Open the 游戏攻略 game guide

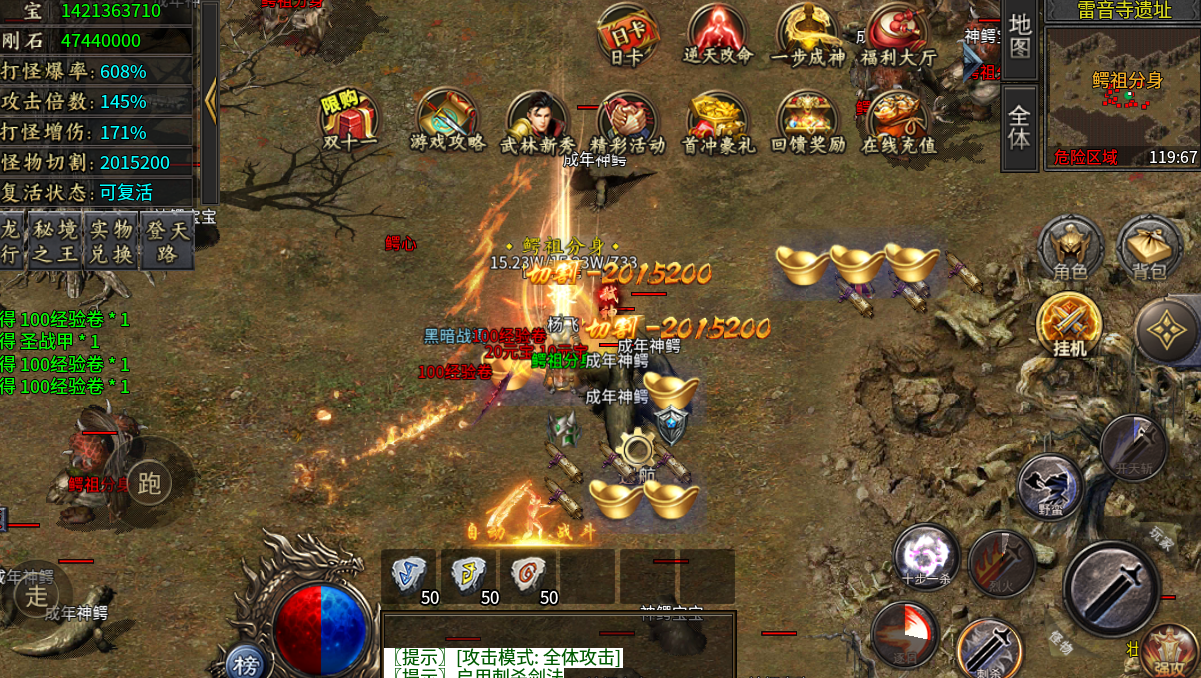coord(447,120)
